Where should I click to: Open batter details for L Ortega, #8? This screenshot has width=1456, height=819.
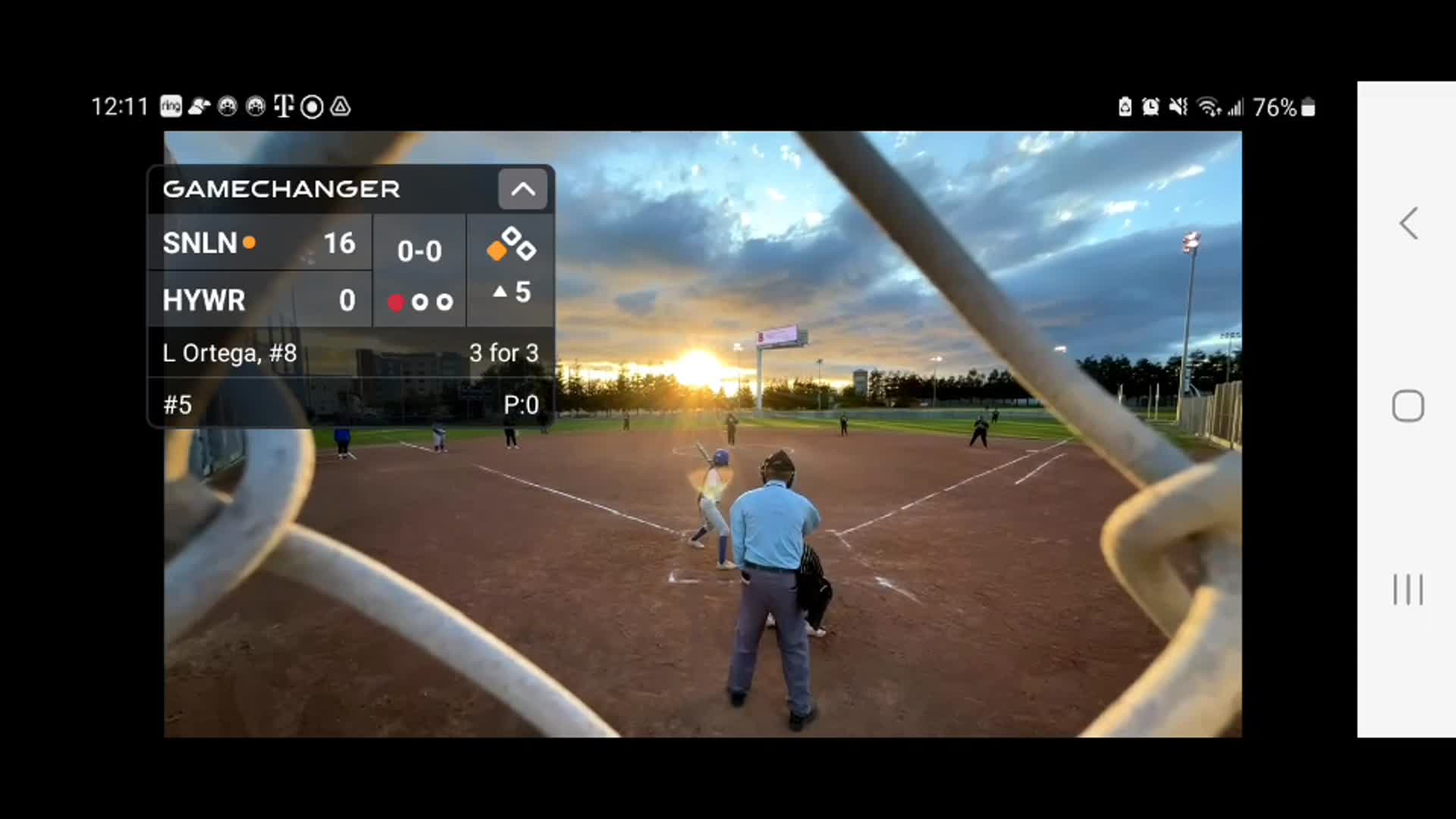tap(230, 353)
